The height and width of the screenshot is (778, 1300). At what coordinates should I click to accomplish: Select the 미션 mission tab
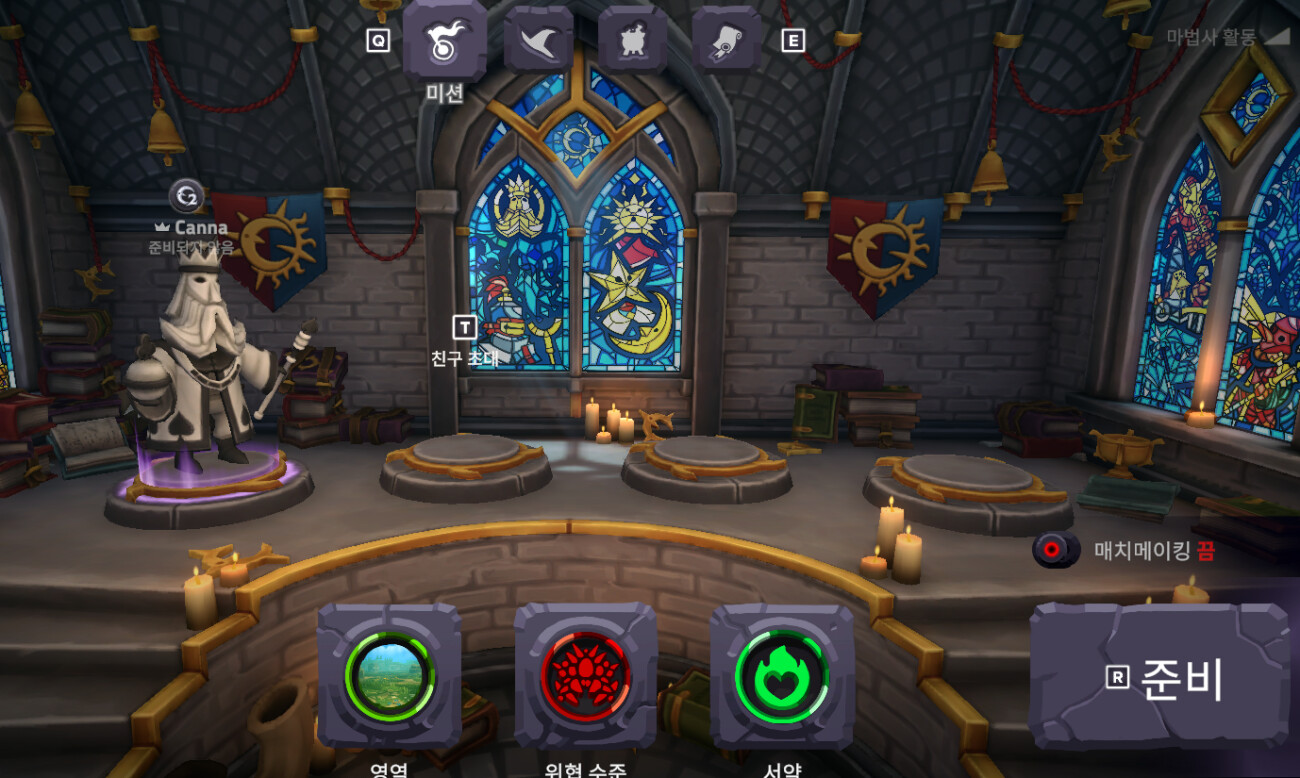point(445,40)
